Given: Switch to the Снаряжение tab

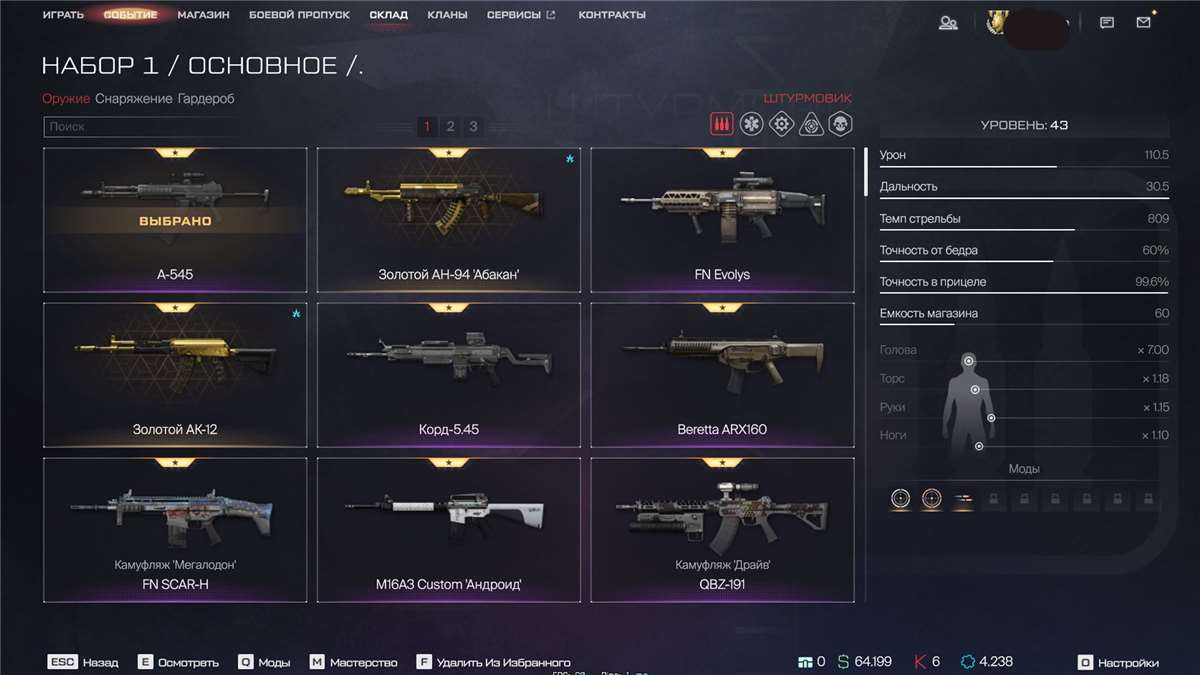Looking at the screenshot, I should point(134,99).
